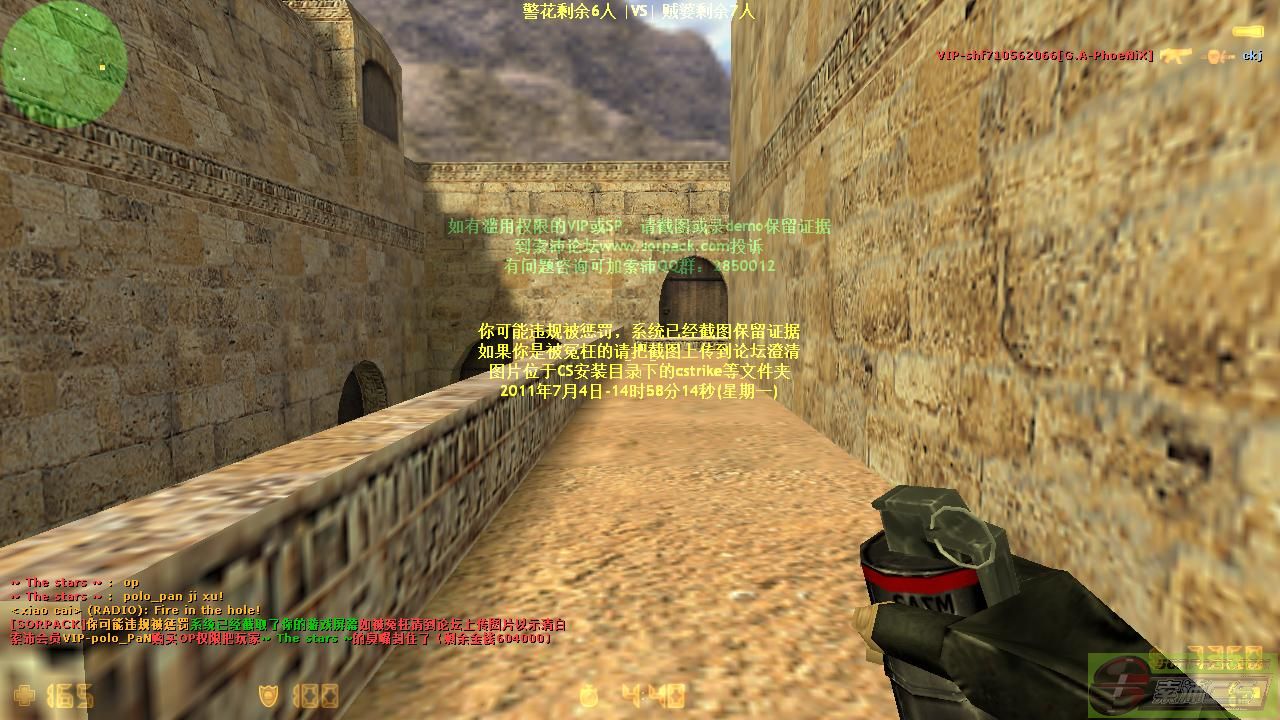Click the rifle icon in the kill feed
The height and width of the screenshot is (720, 1280).
[x=1176, y=56]
